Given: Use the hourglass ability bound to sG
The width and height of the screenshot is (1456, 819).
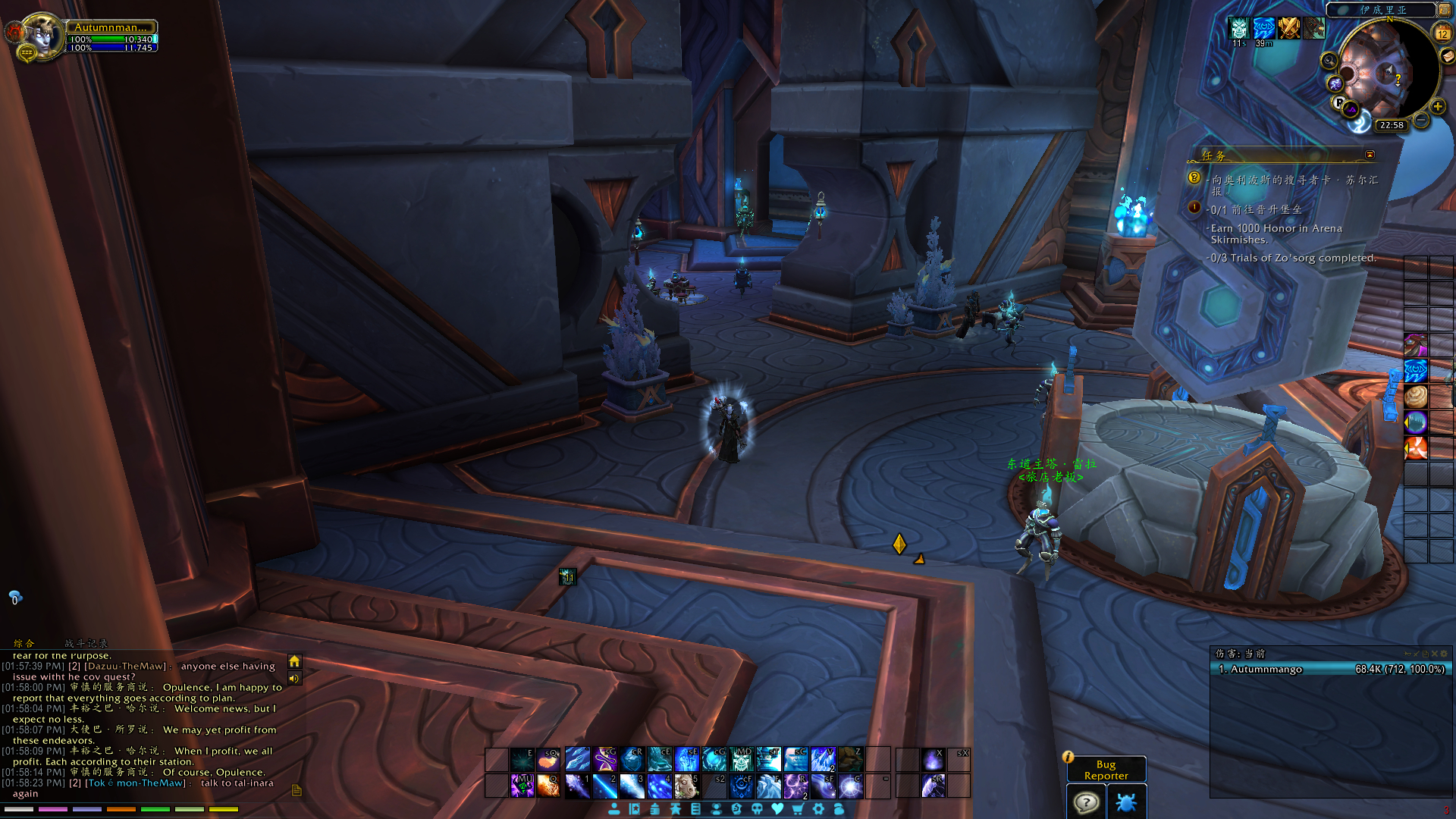Looking at the screenshot, I should point(605,759).
